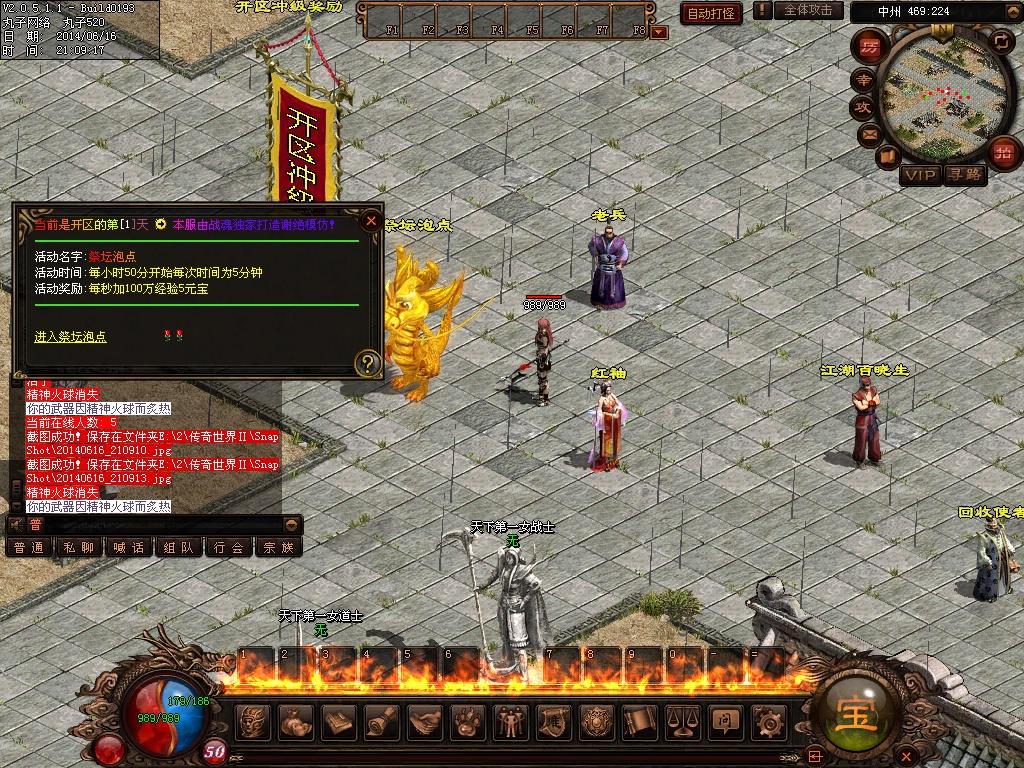The height and width of the screenshot is (768, 1024).
Task: Open the question mark help button
Action: [x=369, y=362]
